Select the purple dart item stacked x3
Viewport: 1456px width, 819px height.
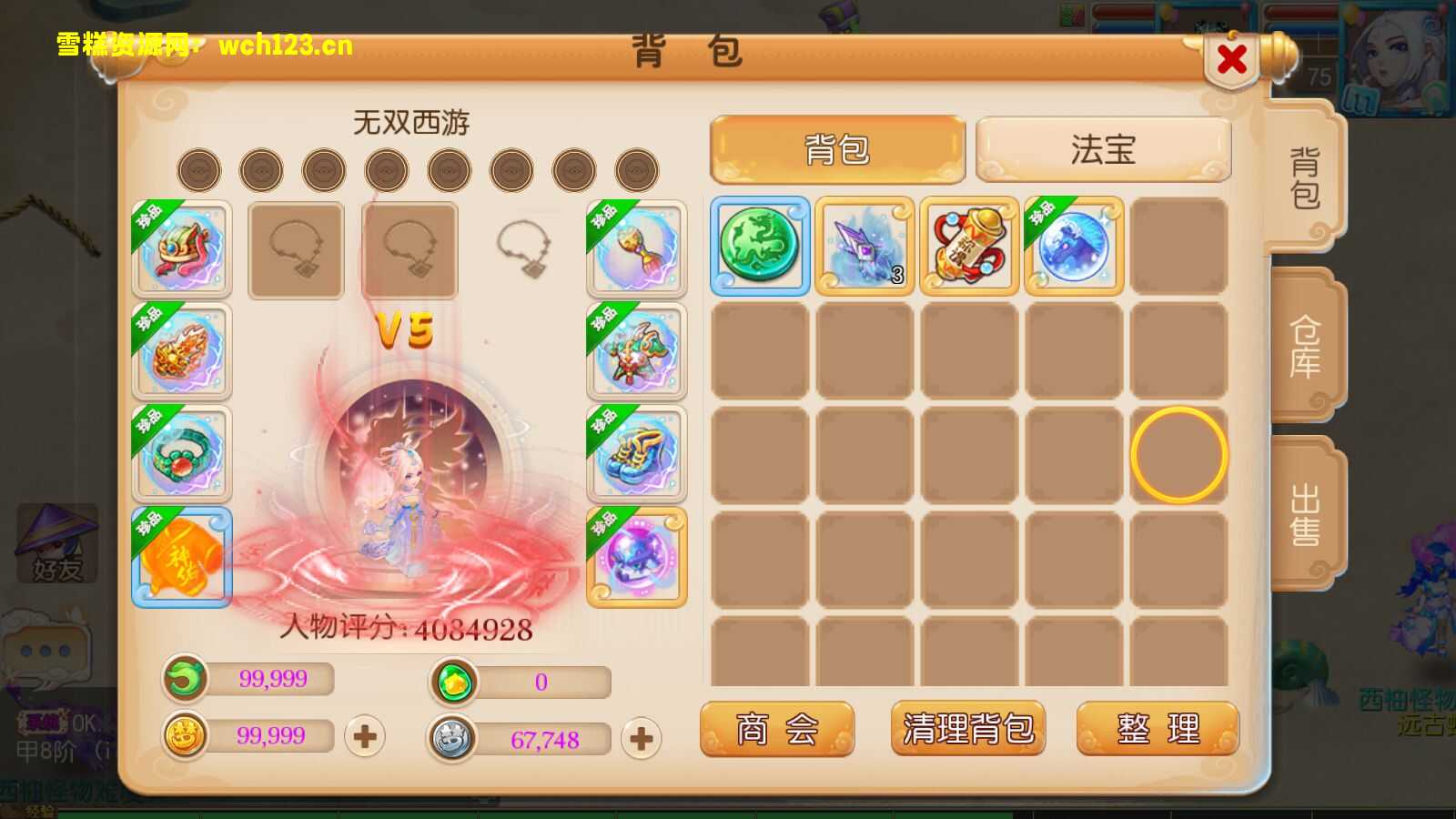tap(865, 247)
